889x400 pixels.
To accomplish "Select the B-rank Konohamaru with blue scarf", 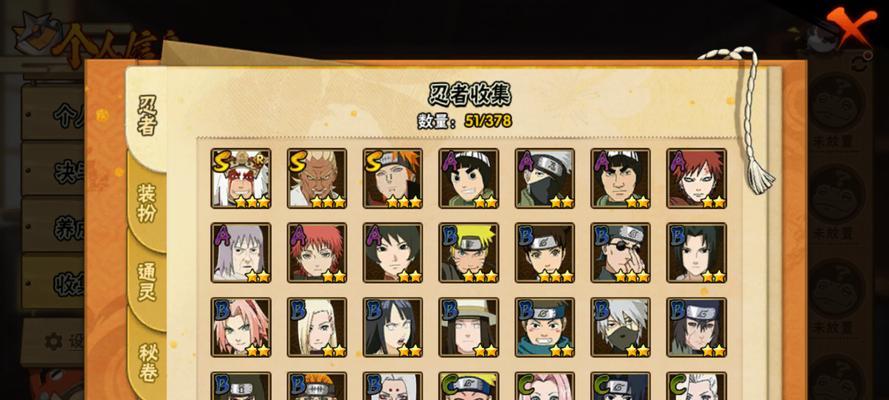I will [545, 327].
